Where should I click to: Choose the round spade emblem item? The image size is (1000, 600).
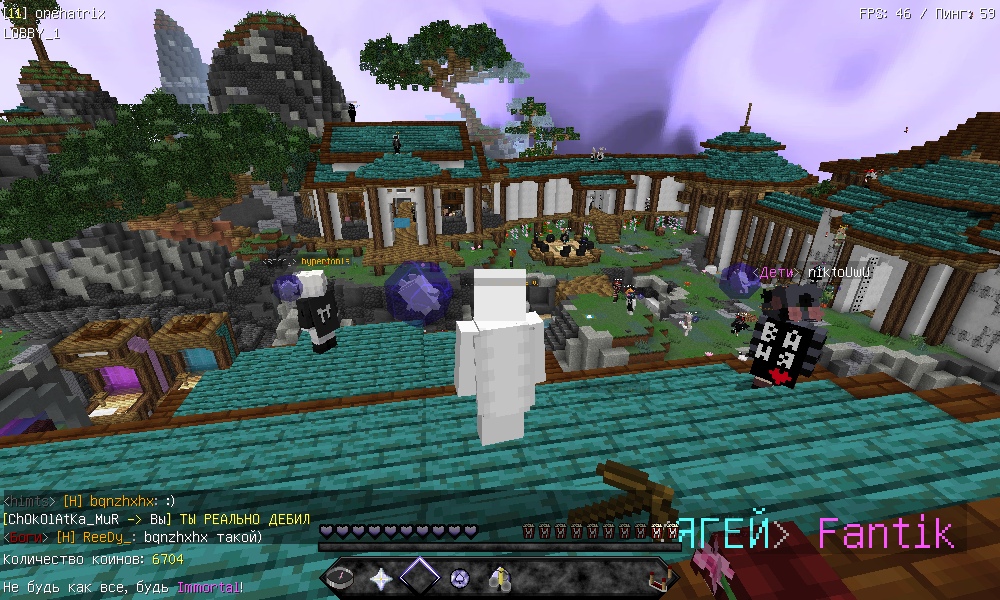(460, 577)
